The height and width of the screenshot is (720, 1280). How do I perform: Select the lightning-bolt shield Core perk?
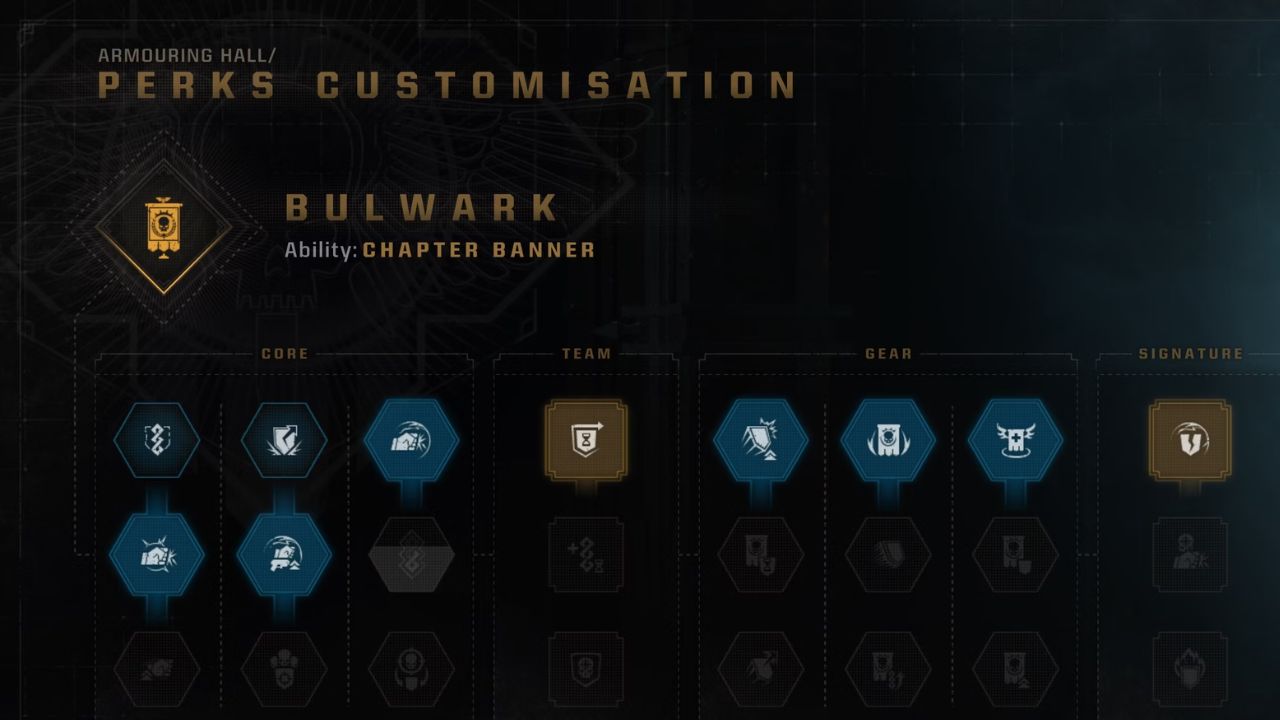(x=156, y=441)
